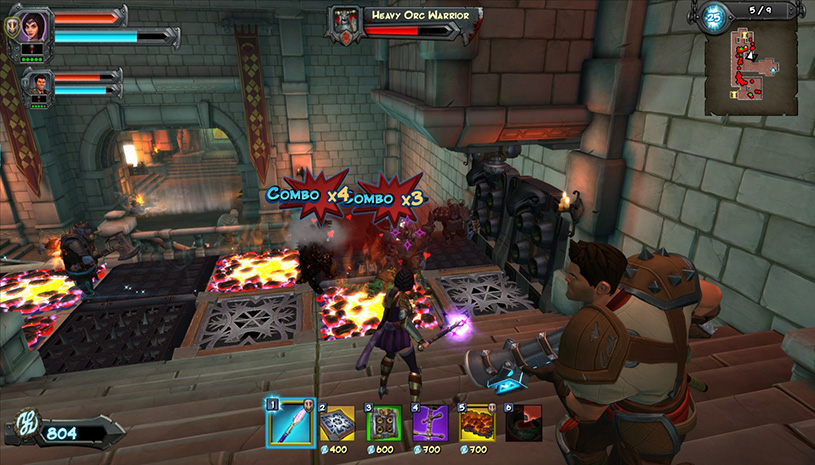
Task: Select the green arrow wall trap
Action: pos(382,424)
